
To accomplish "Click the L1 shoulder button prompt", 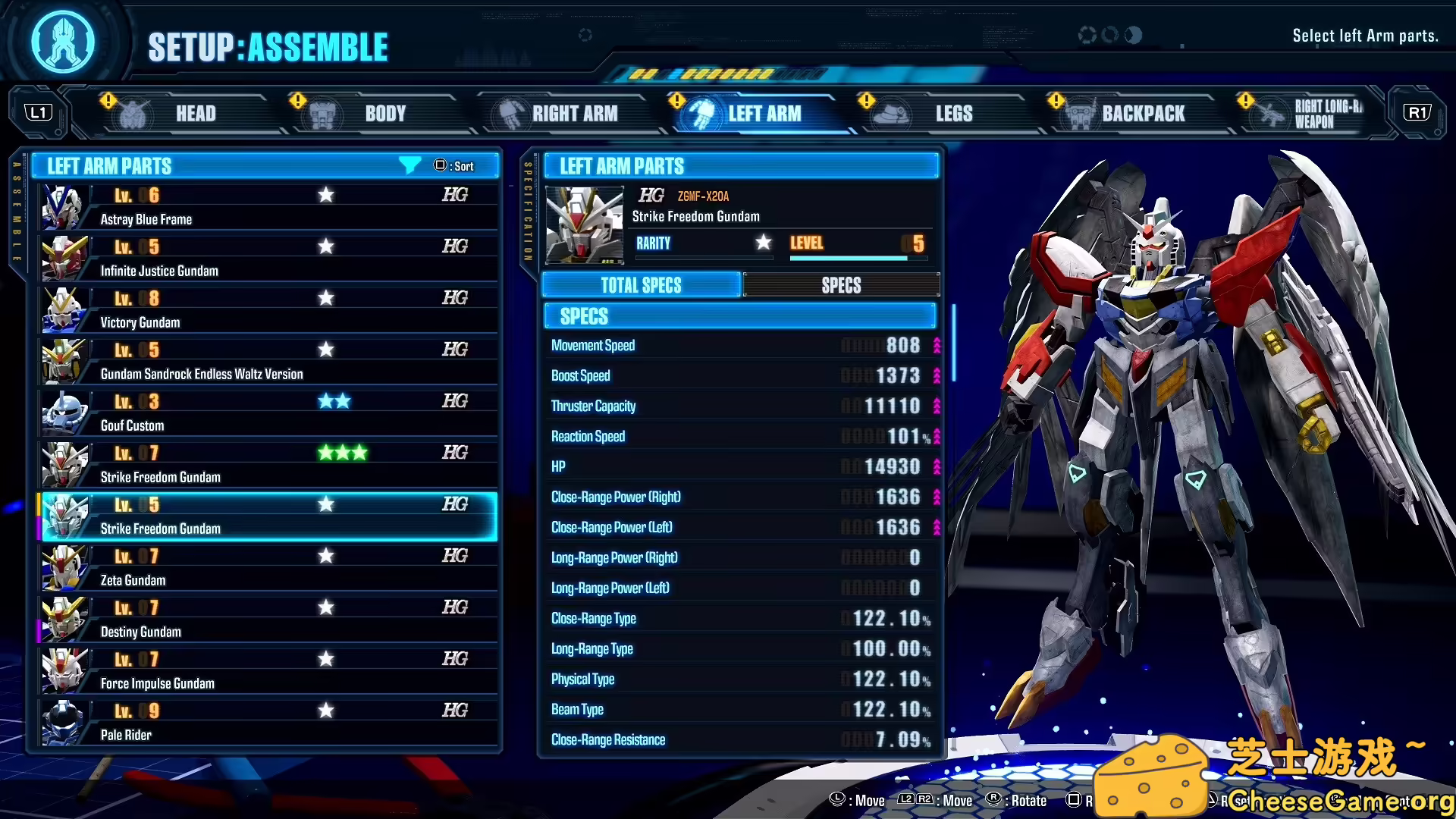I will [x=39, y=111].
